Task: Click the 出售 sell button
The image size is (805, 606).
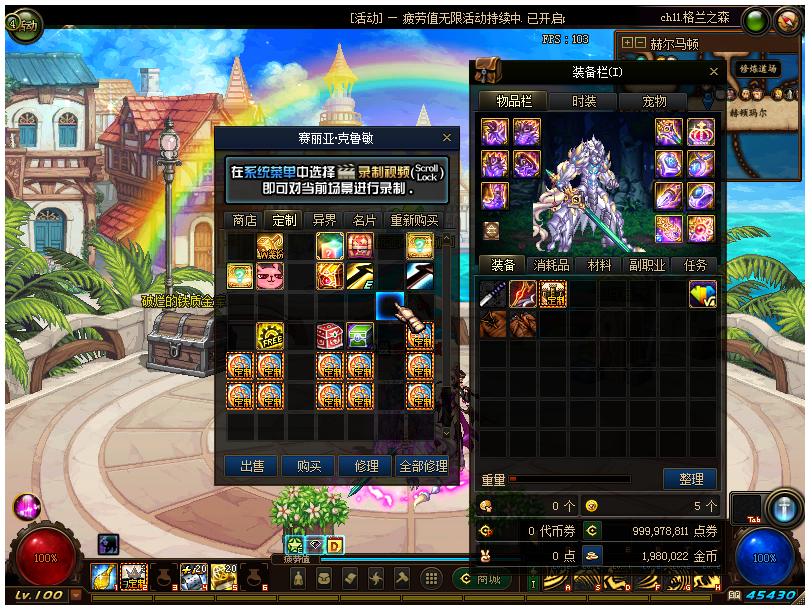Action: coord(251,466)
